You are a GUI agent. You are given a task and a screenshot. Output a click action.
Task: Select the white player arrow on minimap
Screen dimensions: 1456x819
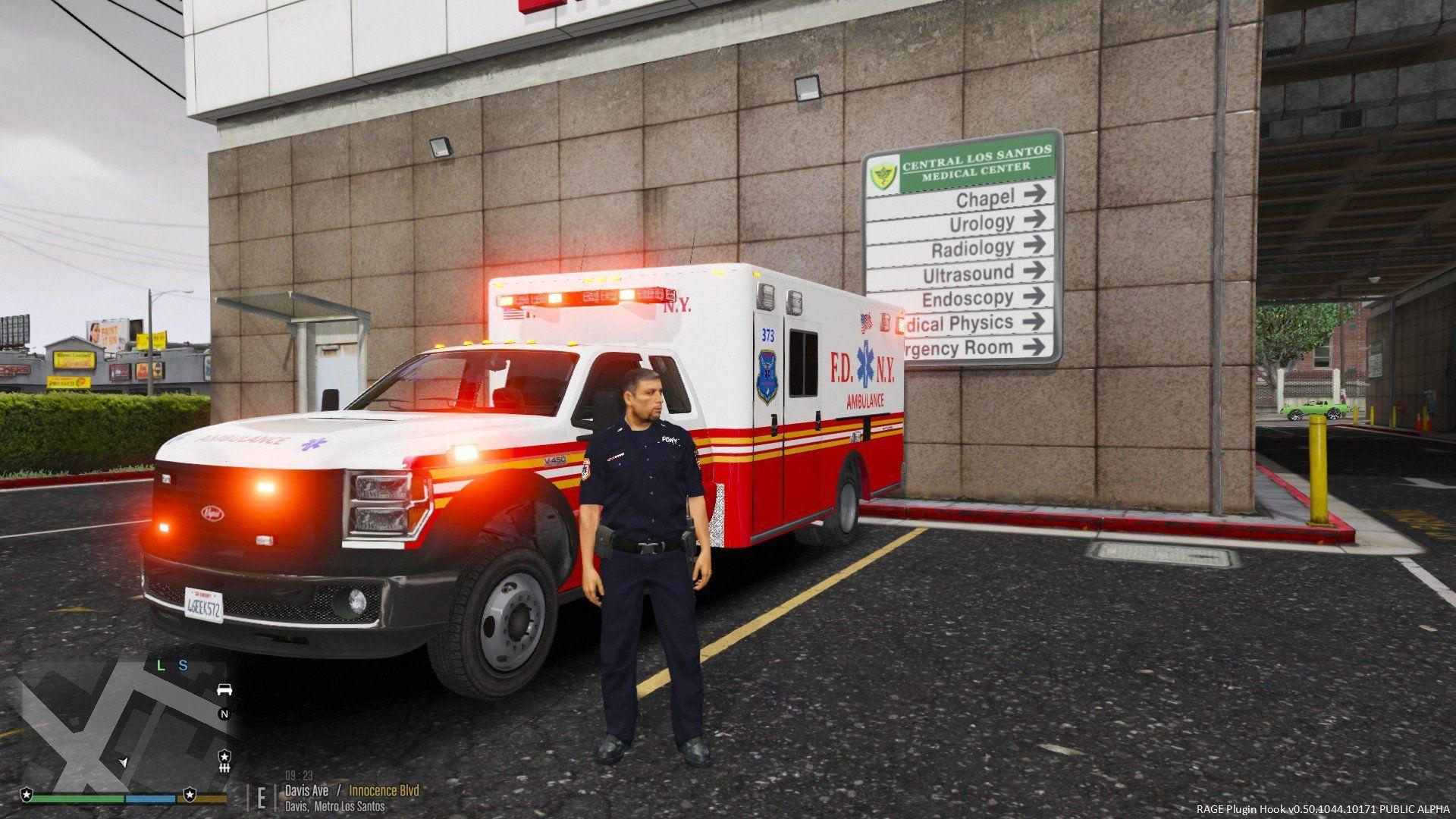pyautogui.click(x=124, y=761)
